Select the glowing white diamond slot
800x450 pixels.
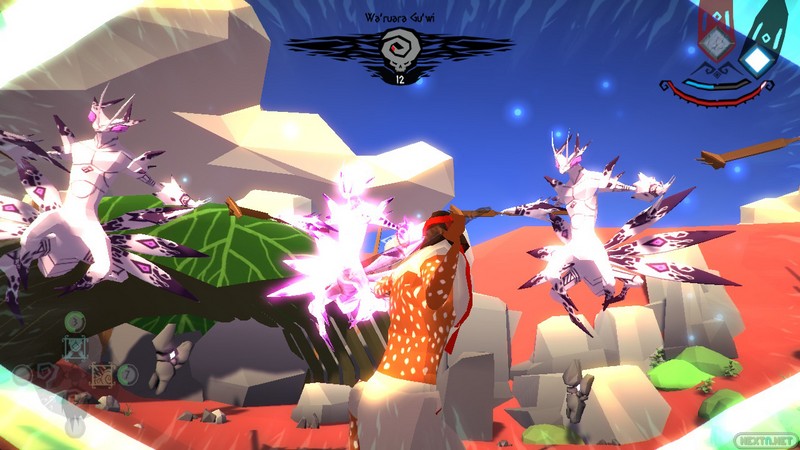click(x=758, y=61)
